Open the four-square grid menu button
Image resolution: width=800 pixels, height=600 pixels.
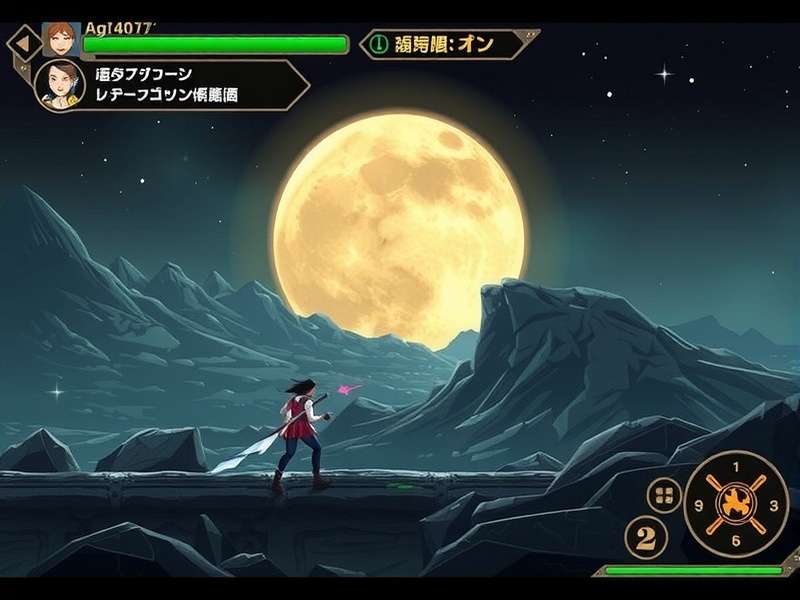tap(664, 494)
